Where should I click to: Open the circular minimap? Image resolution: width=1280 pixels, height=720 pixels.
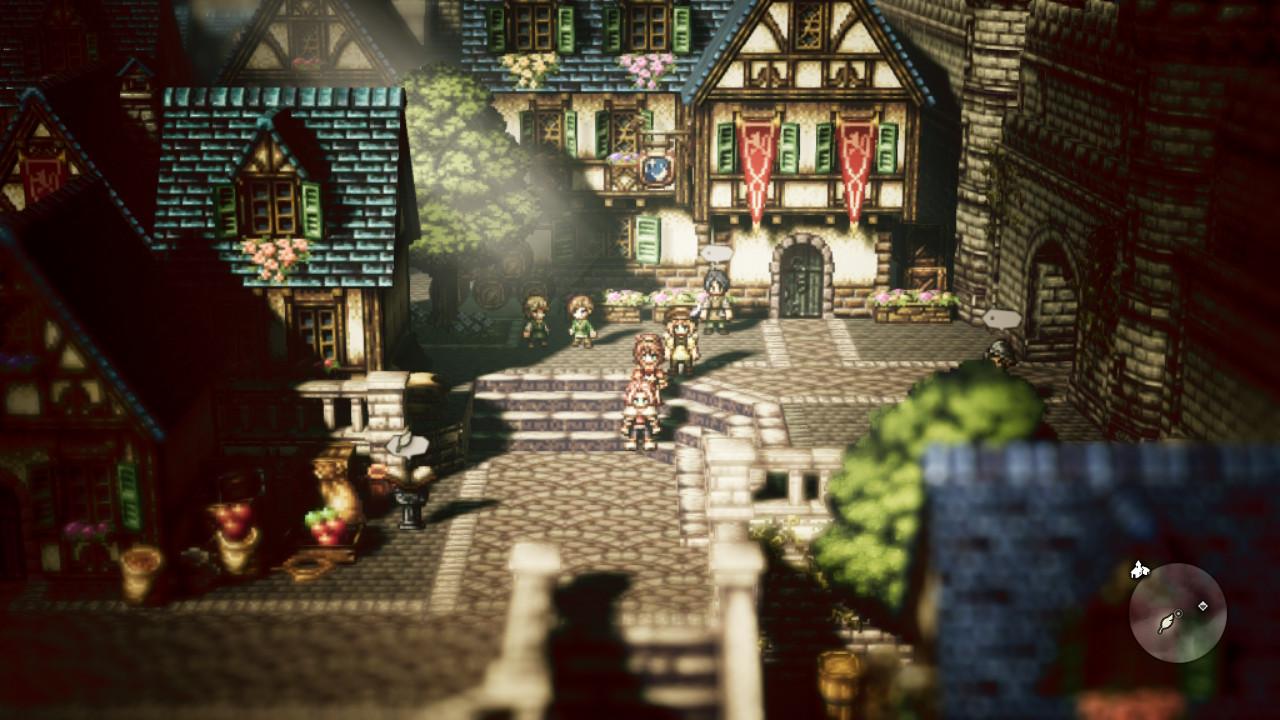point(1177,613)
